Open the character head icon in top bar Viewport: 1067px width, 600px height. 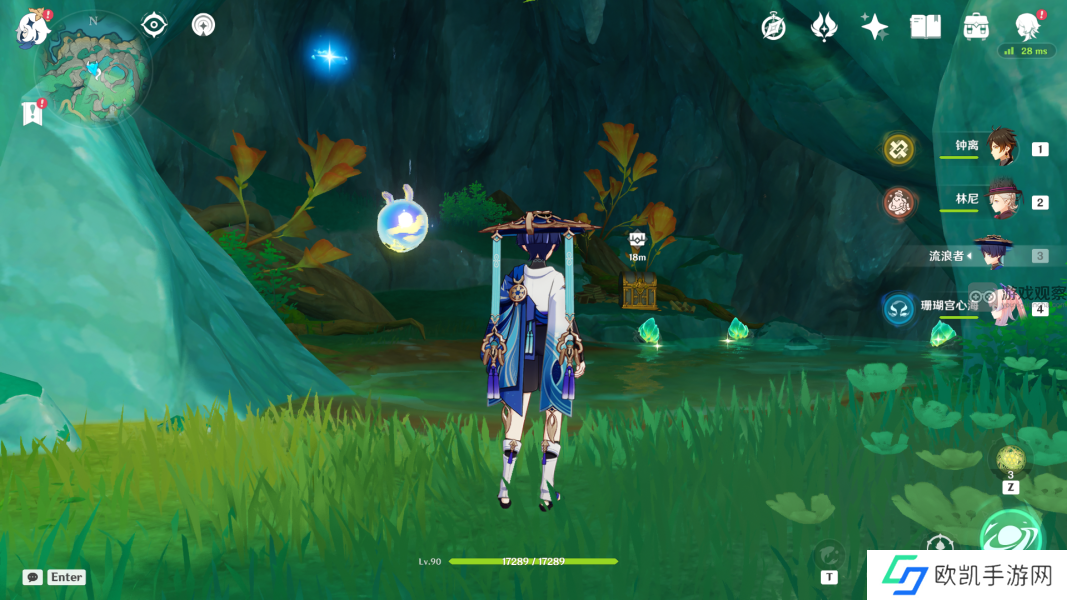(x=1027, y=26)
